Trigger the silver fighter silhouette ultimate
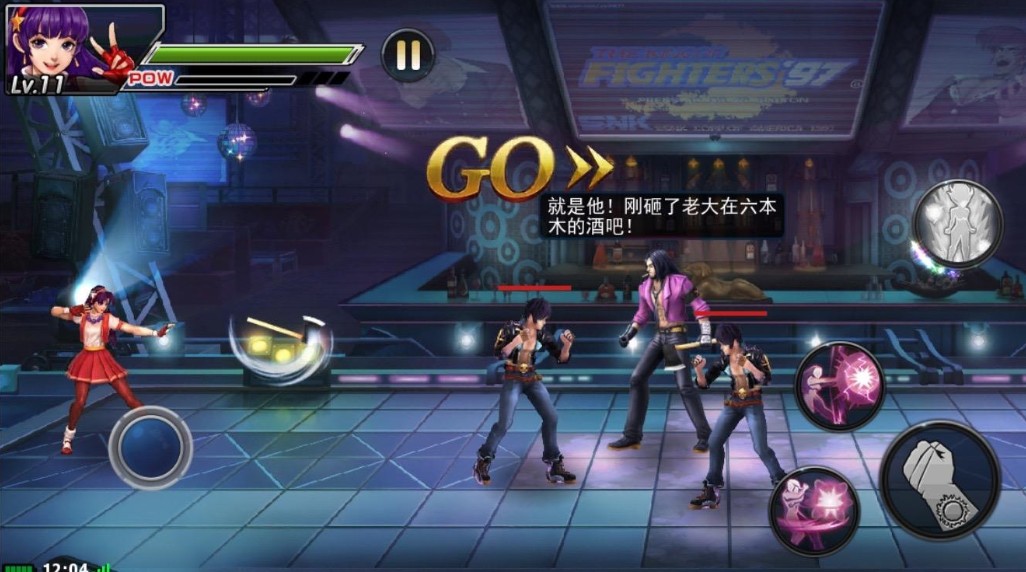 tap(958, 224)
